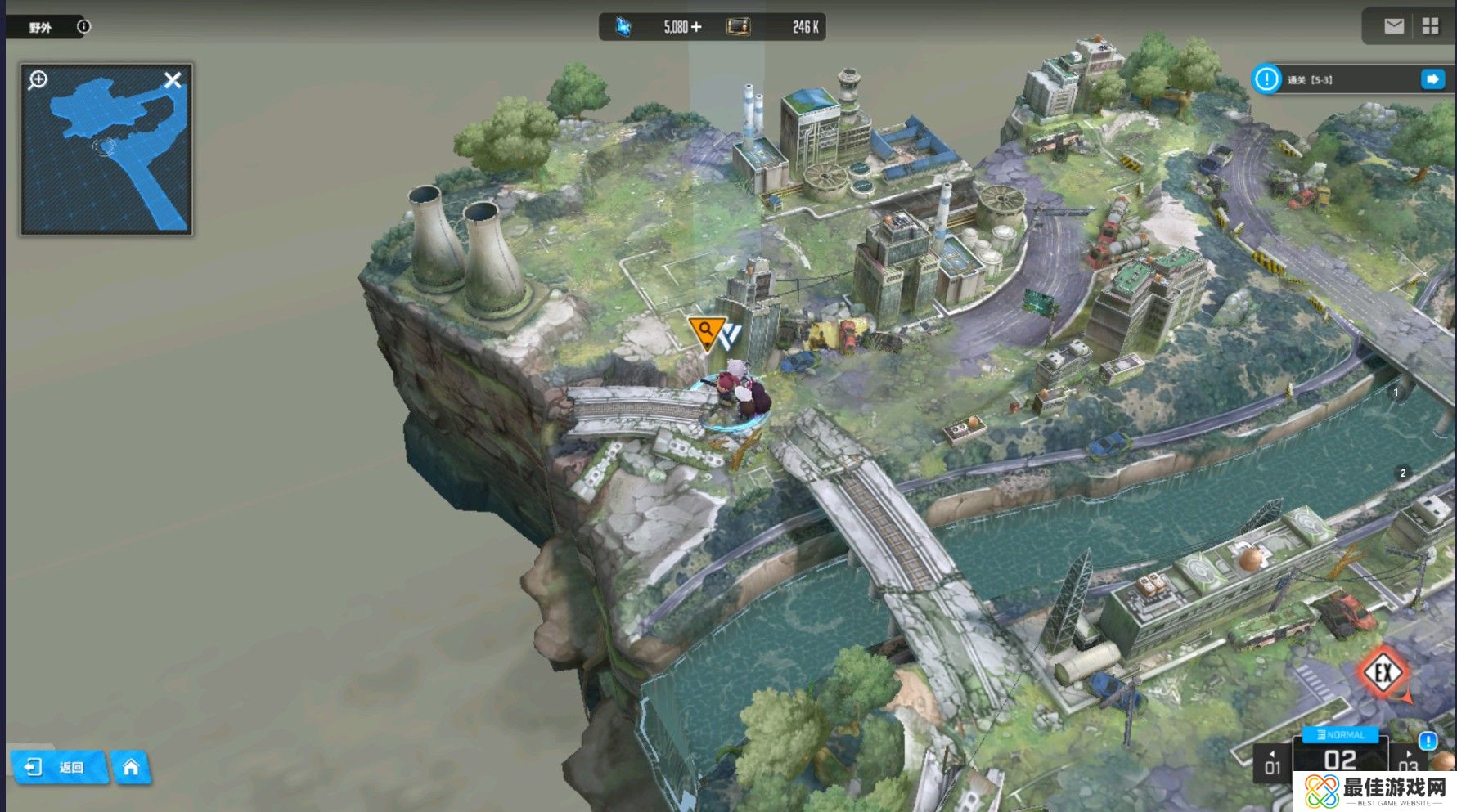1457x812 pixels.
Task: Close the minimap panel
Action: (x=173, y=80)
